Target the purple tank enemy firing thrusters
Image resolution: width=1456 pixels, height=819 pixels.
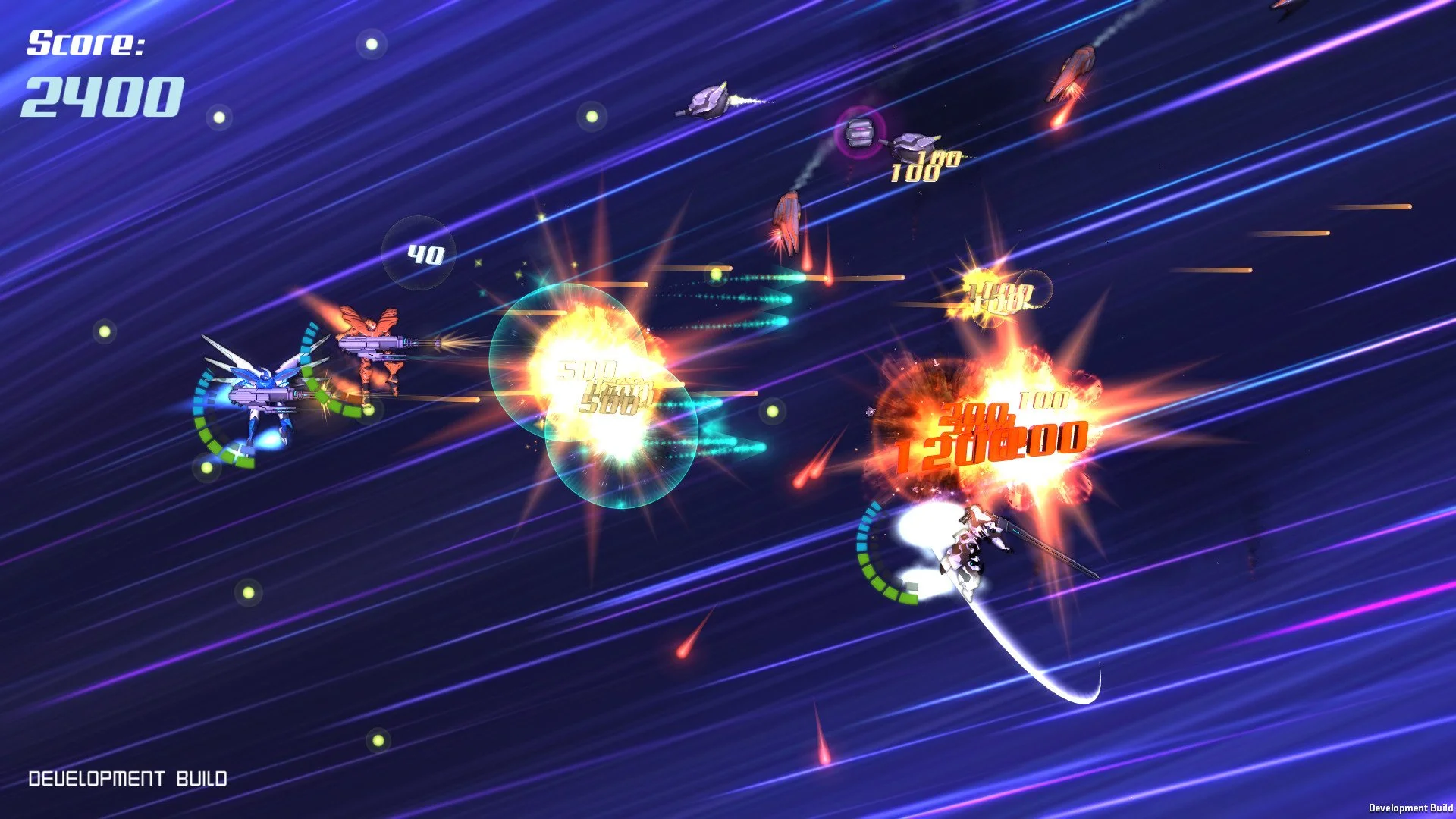705,99
